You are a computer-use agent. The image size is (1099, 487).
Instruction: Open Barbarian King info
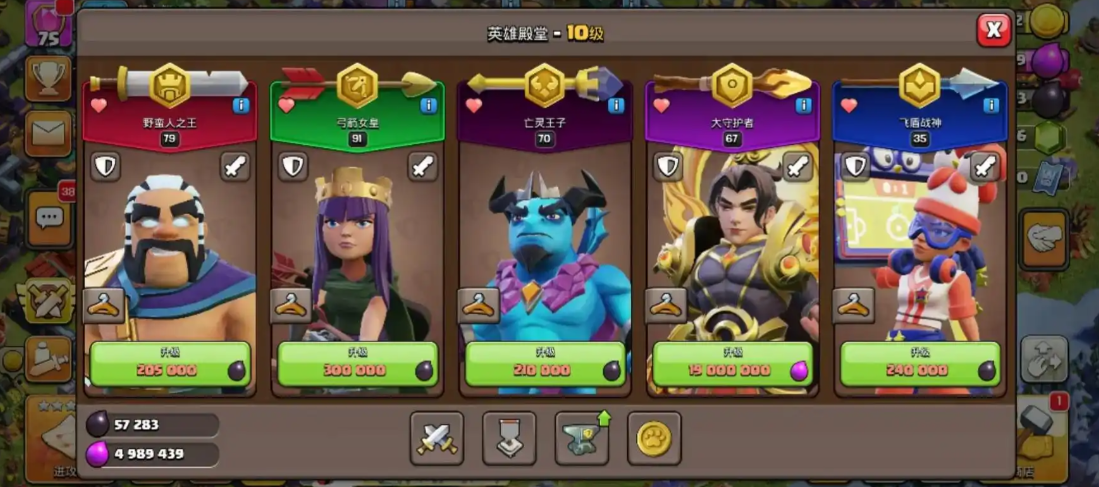coord(241,105)
